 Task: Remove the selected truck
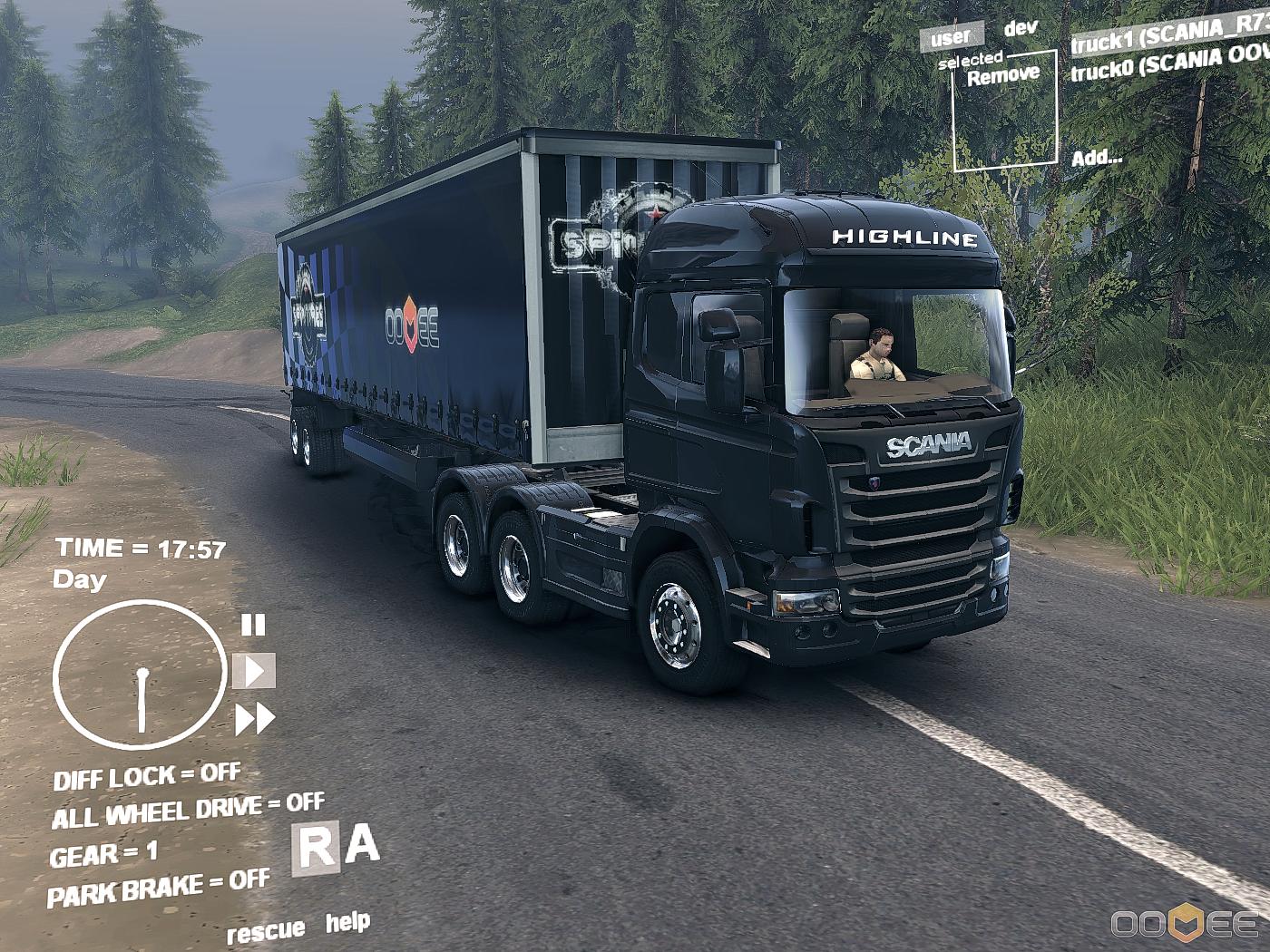(x=1002, y=76)
